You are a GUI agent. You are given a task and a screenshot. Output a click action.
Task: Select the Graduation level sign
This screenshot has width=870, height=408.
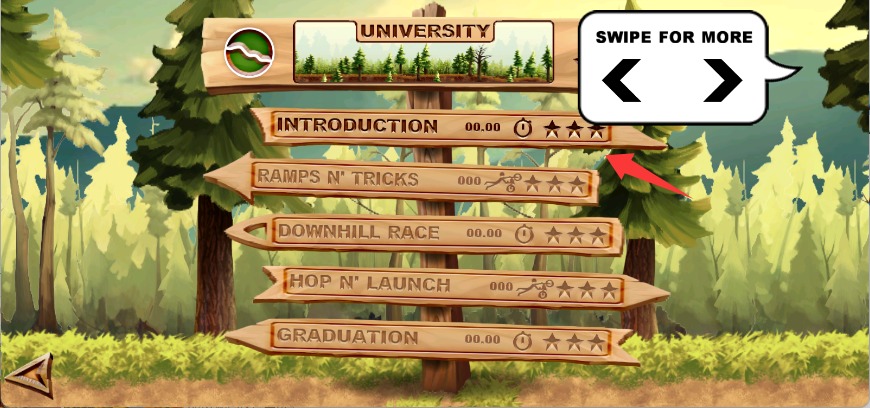click(x=430, y=339)
